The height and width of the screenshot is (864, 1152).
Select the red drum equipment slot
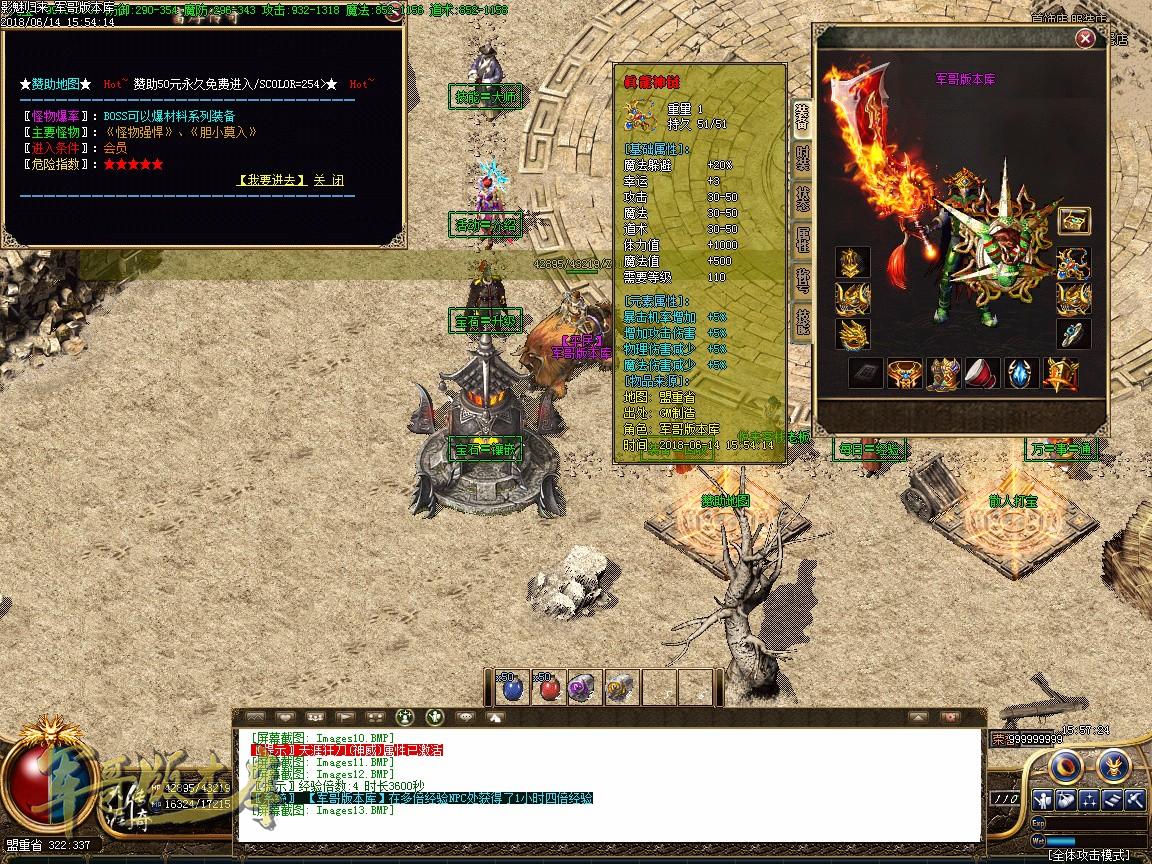[x=982, y=373]
